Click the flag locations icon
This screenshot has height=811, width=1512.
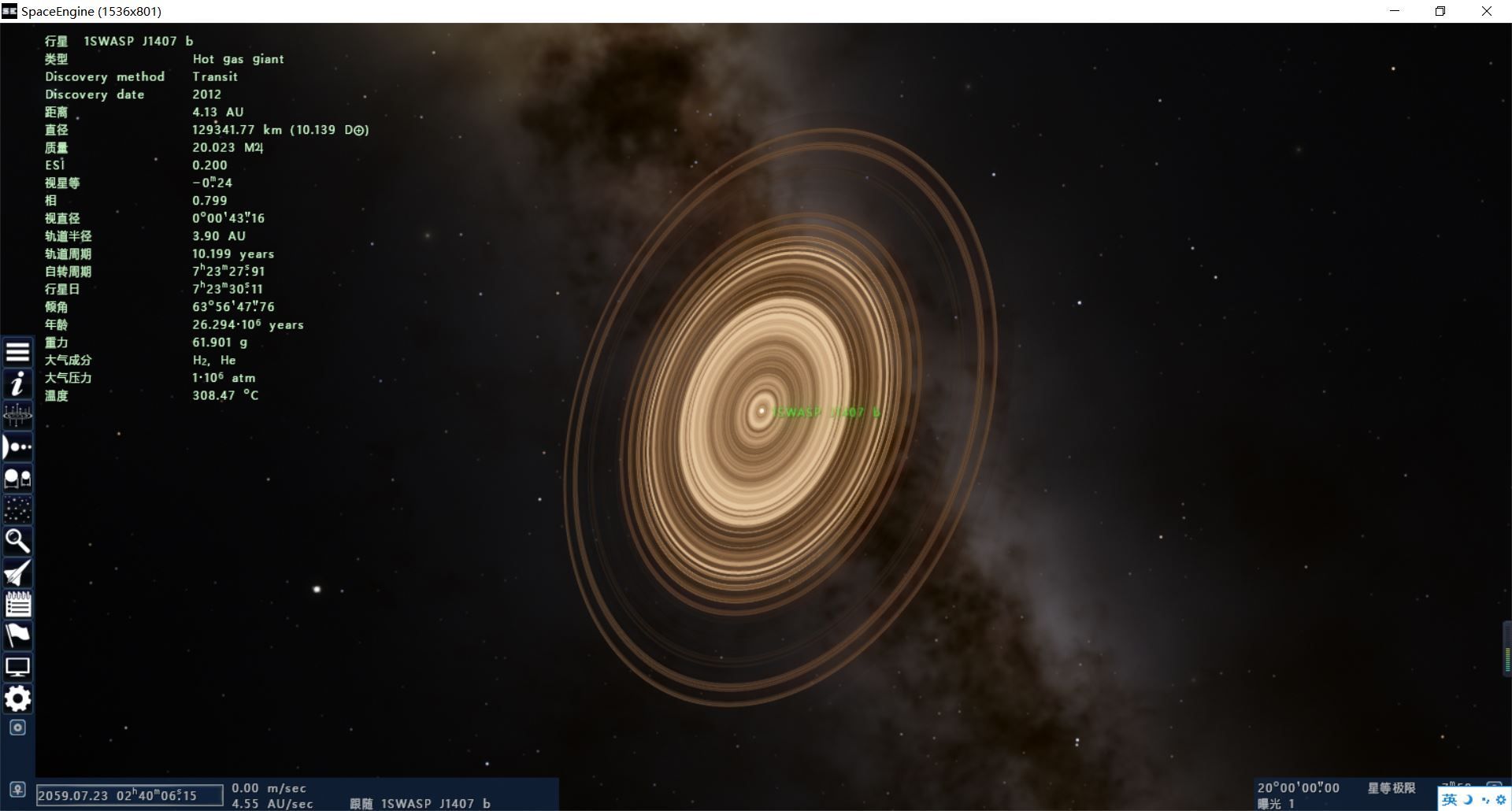pos(17,635)
